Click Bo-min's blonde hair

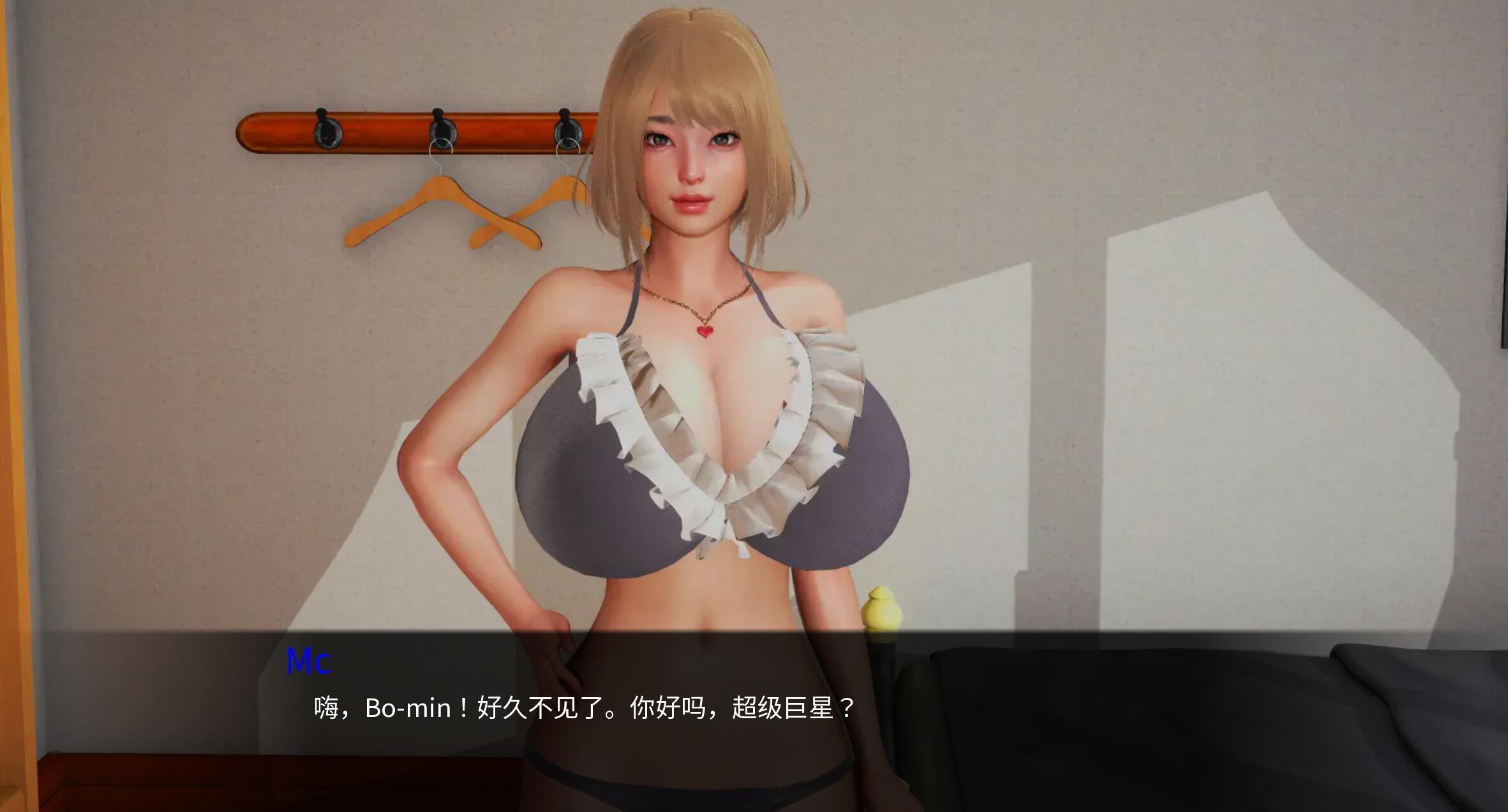pos(689,70)
